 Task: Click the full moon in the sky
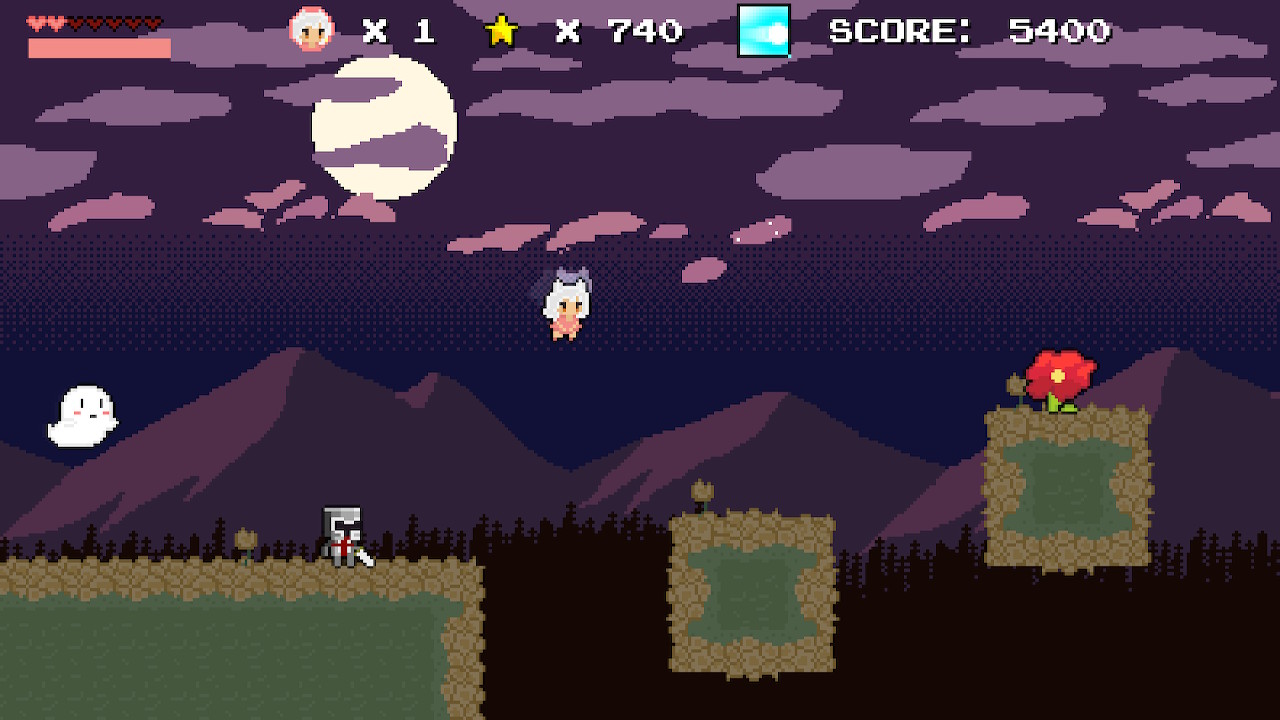click(385, 125)
